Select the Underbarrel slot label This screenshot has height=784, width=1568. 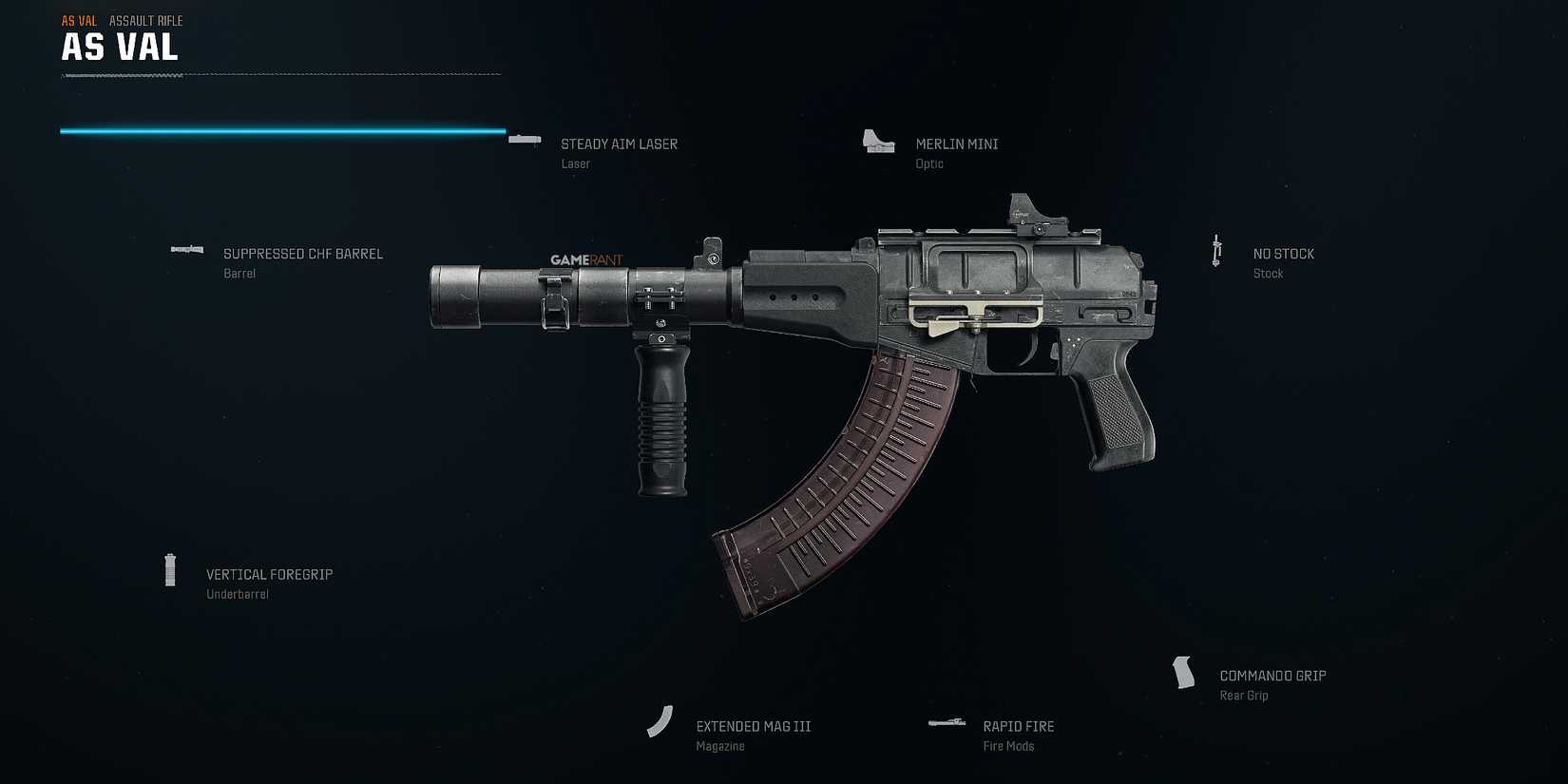point(236,593)
